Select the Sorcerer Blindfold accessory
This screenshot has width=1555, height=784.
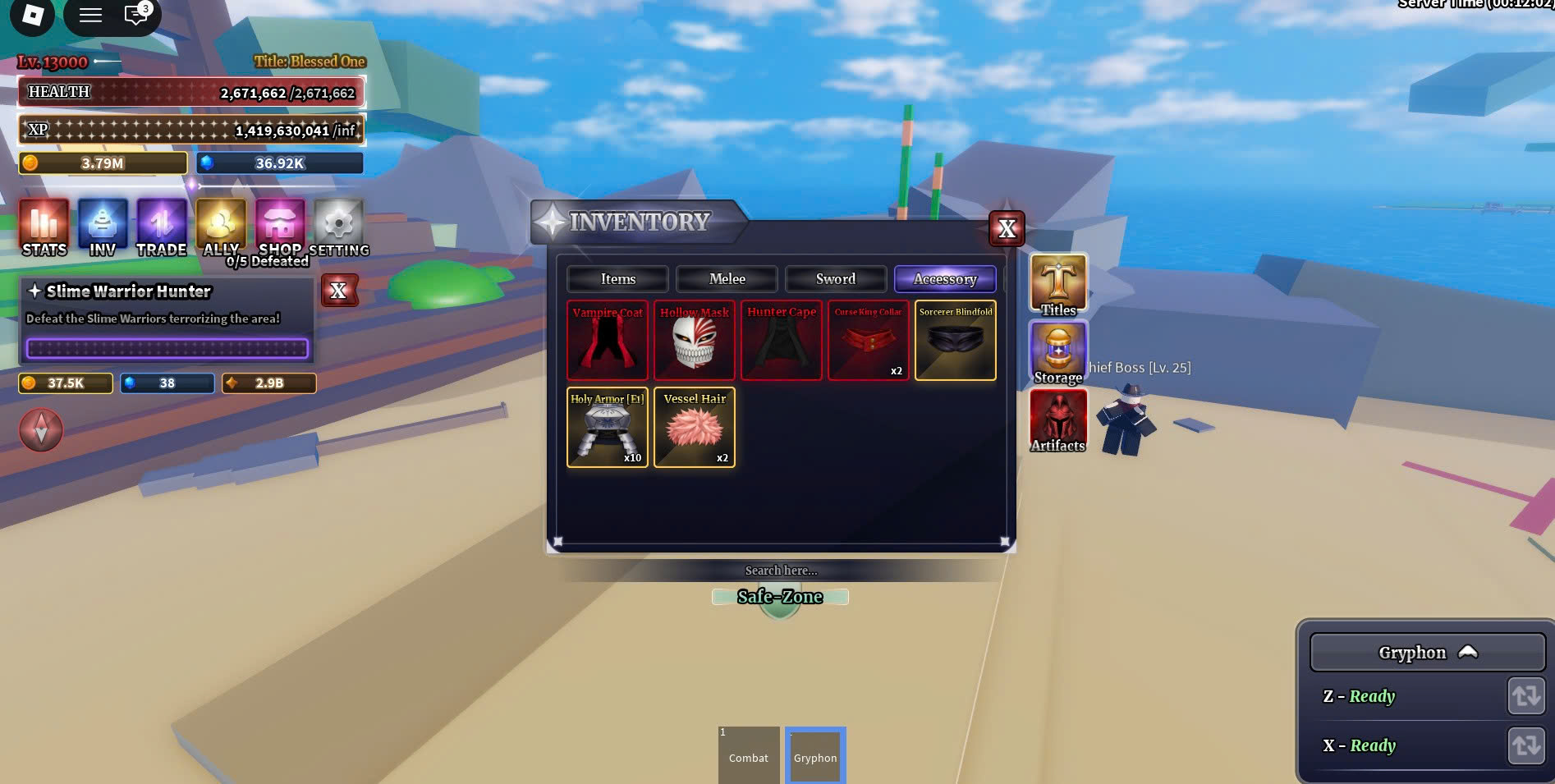tap(956, 341)
